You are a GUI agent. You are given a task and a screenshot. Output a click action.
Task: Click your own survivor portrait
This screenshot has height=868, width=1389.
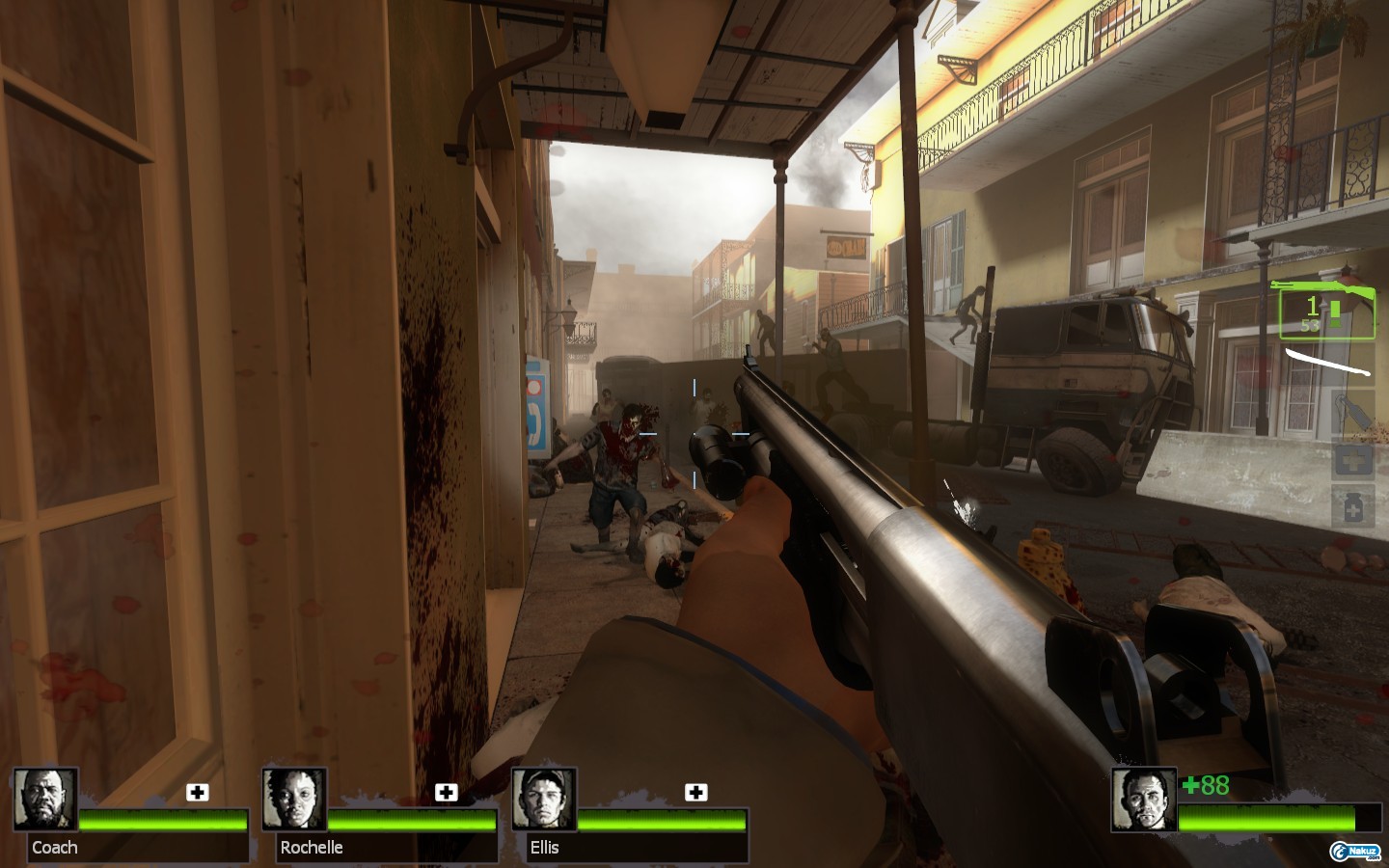[x=1144, y=800]
